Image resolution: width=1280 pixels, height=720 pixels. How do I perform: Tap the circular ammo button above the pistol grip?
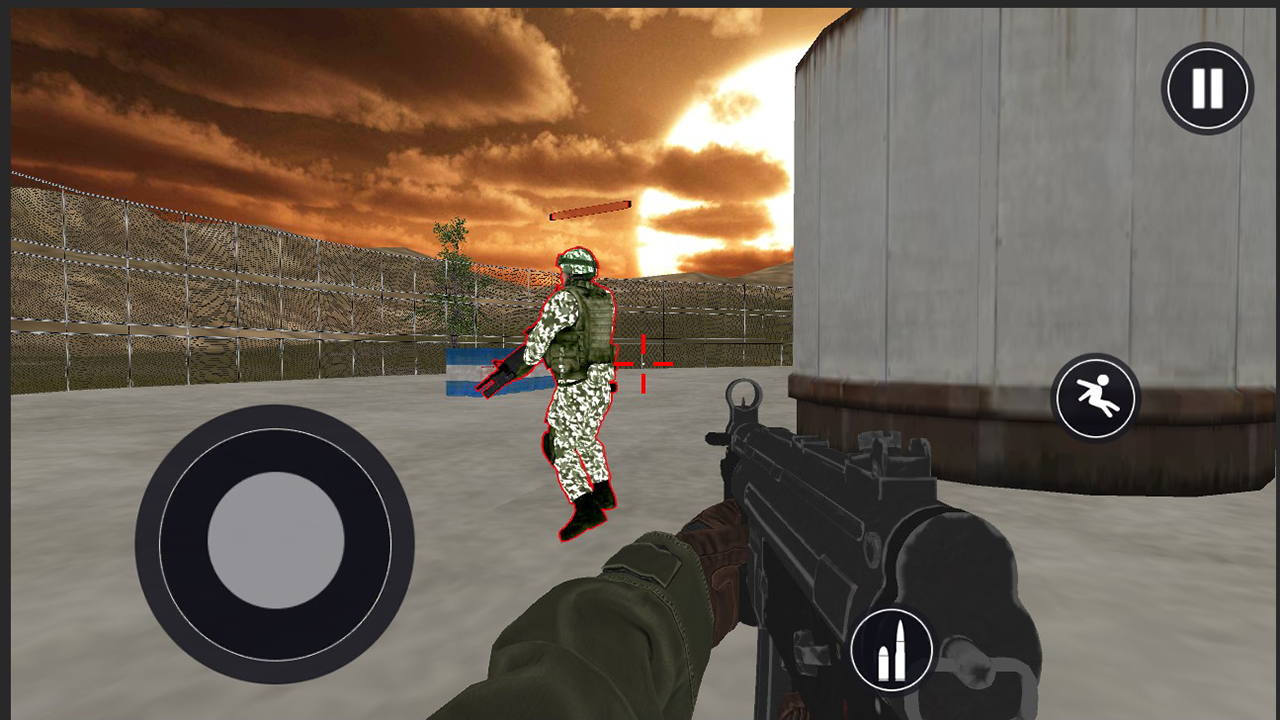893,646
